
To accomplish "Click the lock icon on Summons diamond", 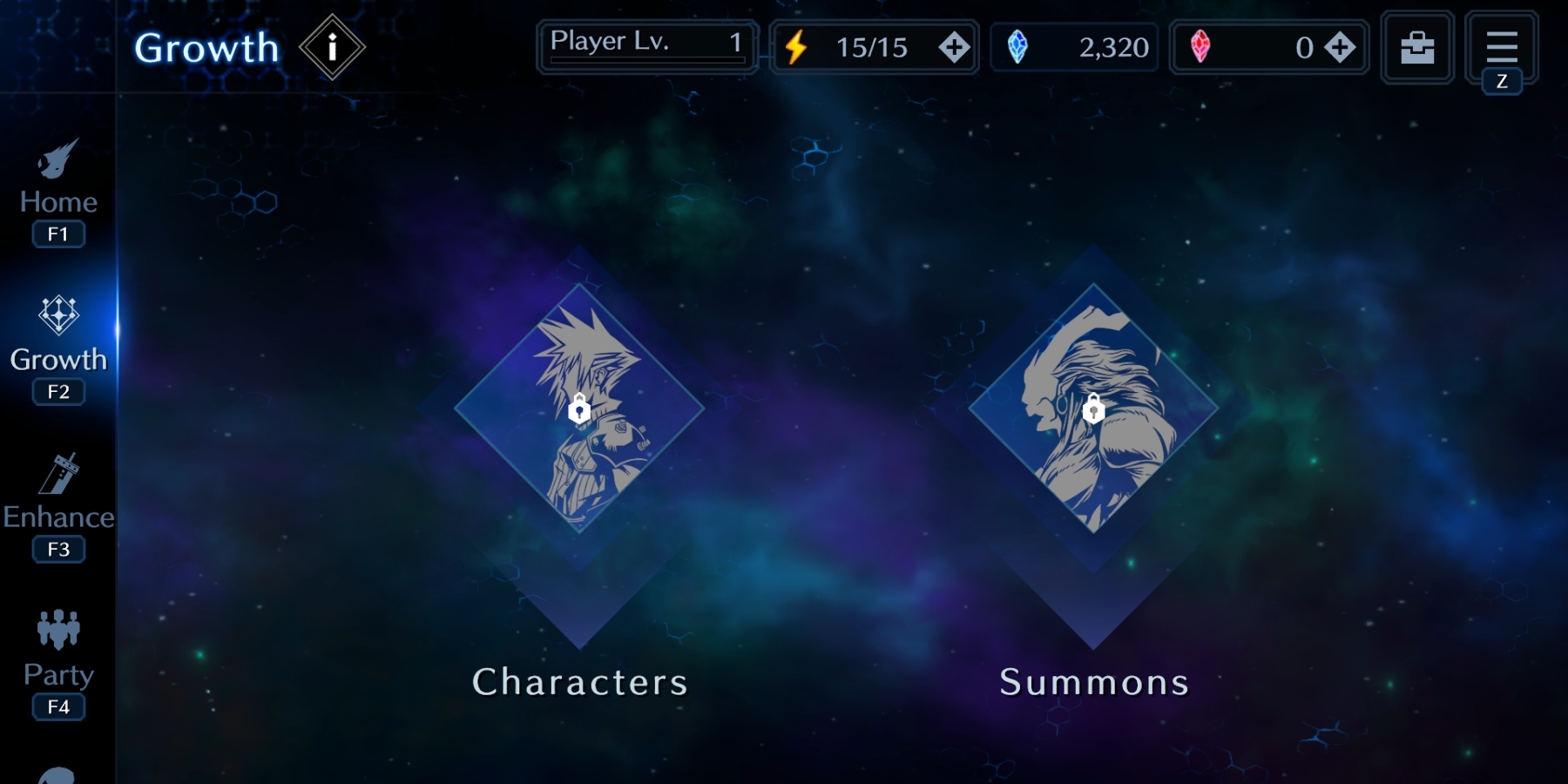I will pos(1094,409).
